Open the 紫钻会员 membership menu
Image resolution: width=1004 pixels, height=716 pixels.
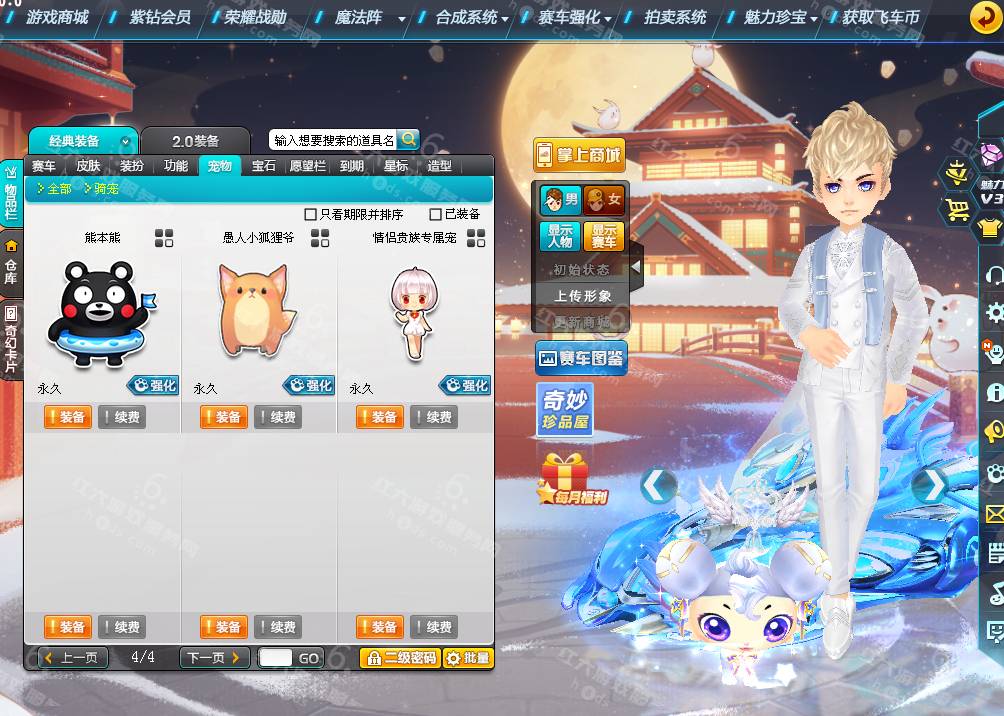point(160,17)
